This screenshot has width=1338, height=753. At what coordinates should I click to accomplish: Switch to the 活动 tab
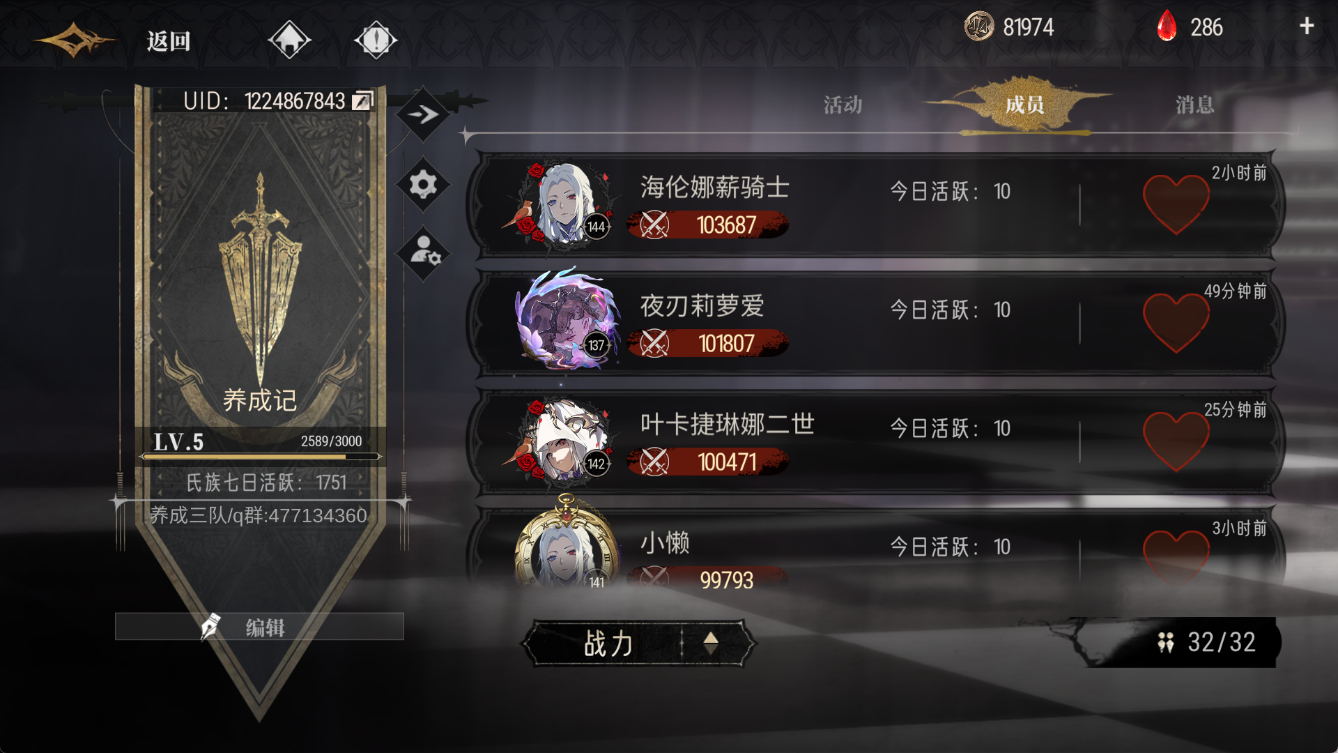pyautogui.click(x=841, y=104)
